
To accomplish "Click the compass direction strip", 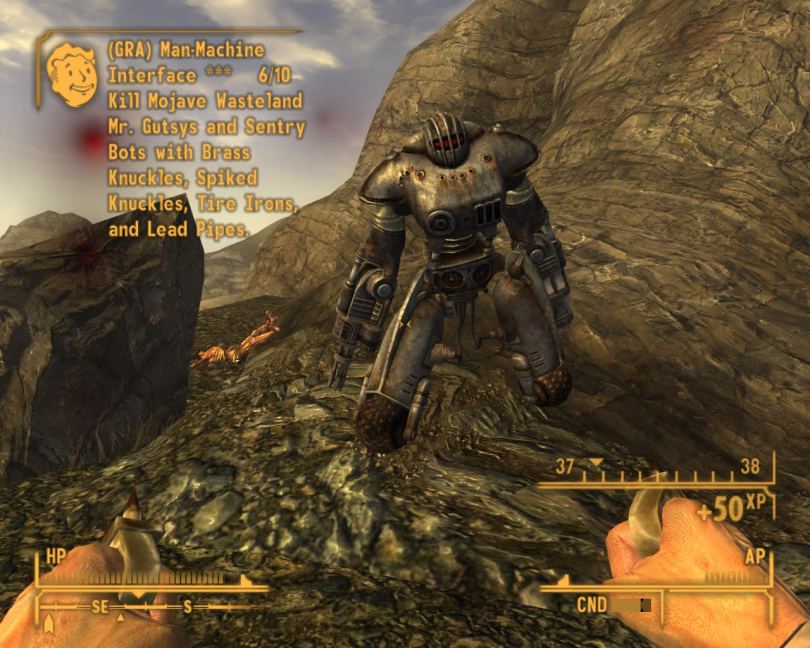I will click(x=140, y=607).
